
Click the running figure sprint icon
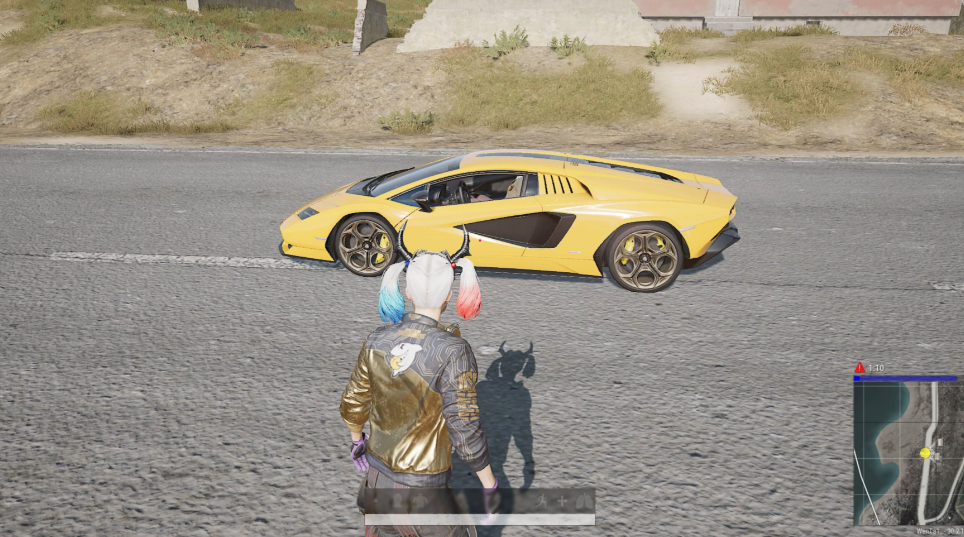(539, 500)
